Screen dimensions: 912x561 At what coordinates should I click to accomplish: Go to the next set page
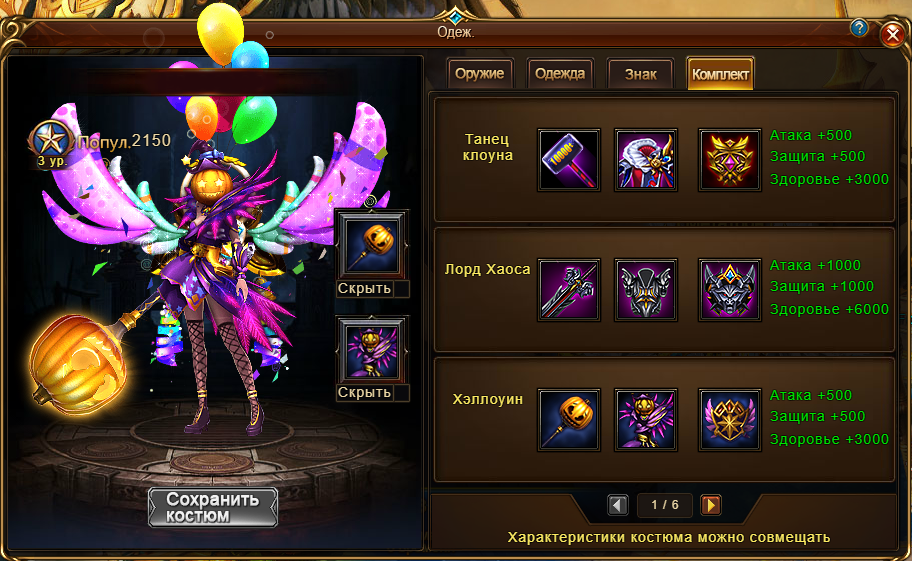coord(710,505)
